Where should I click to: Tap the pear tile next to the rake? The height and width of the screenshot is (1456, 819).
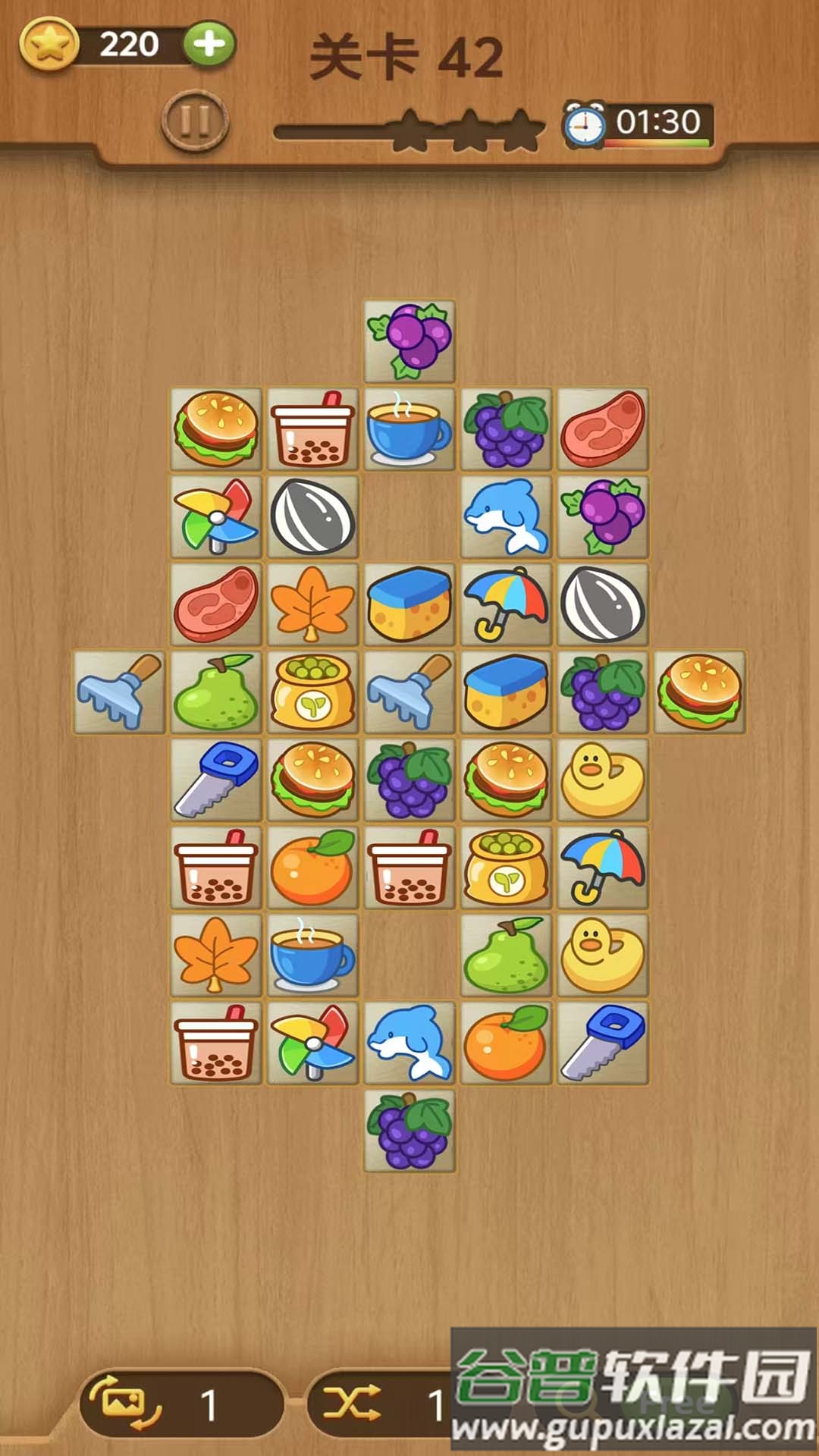(216, 692)
